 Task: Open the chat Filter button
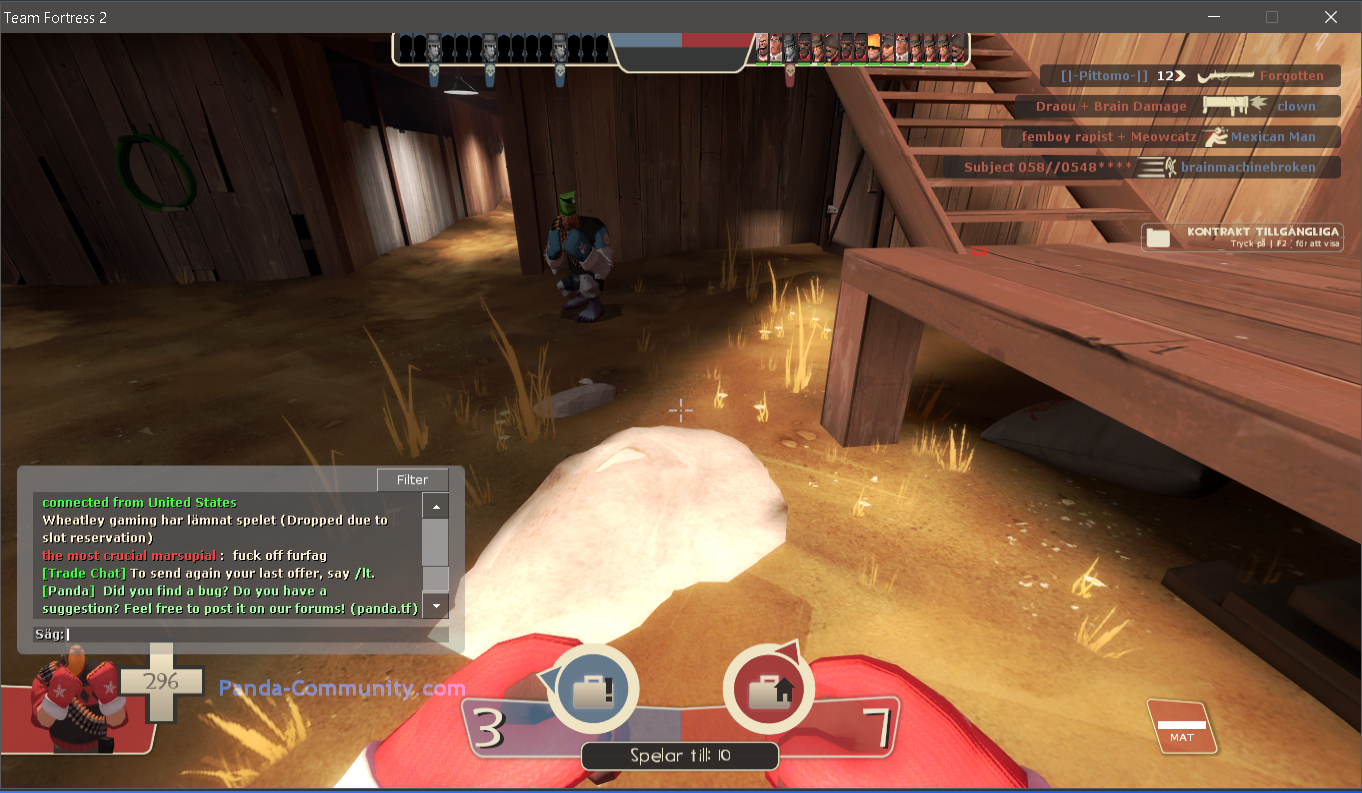(412, 480)
